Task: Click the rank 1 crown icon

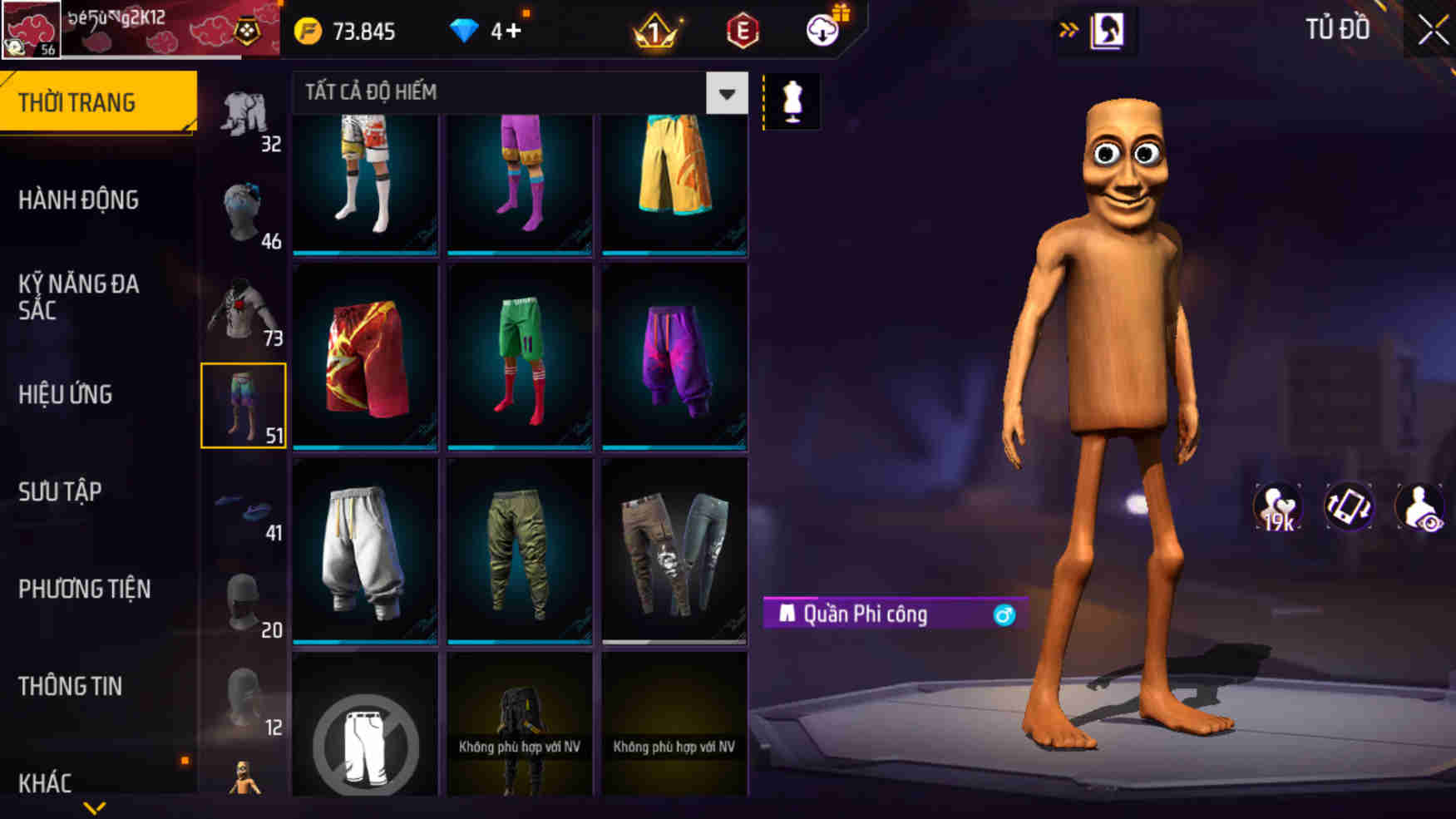Action: [x=656, y=32]
